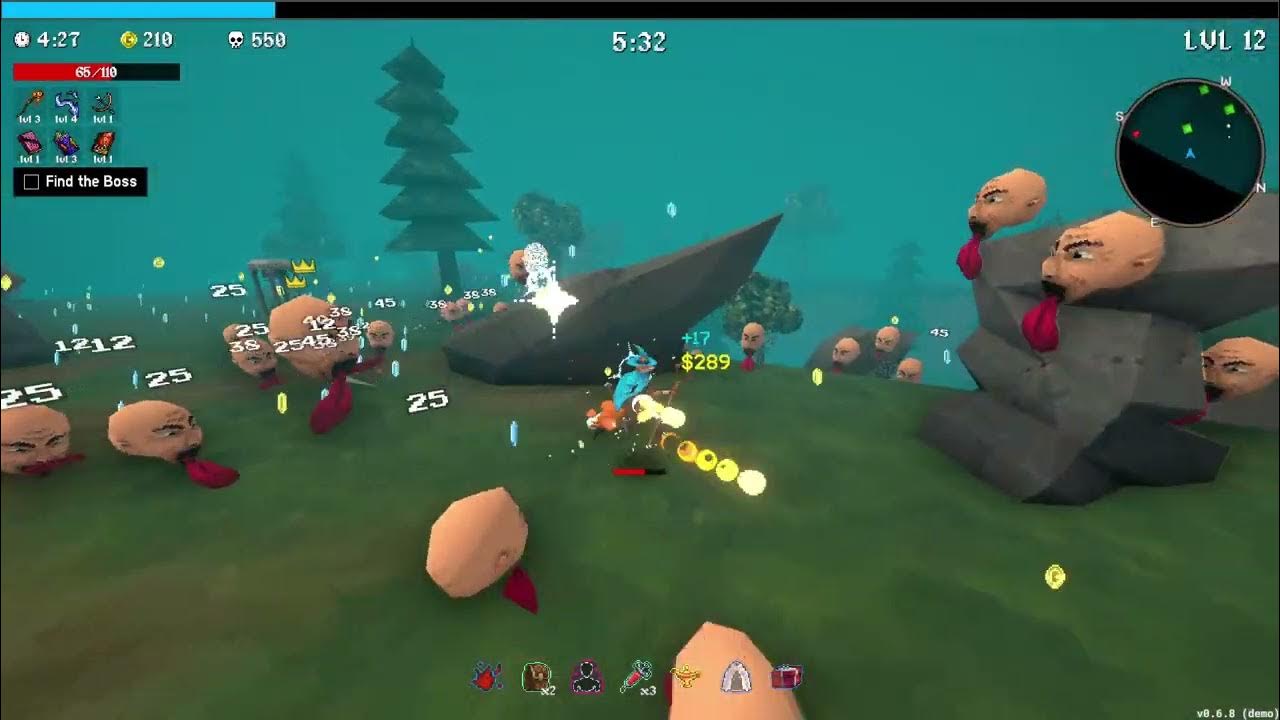Screen dimensions: 1280x720
Task: Select the bow and arrow weapon icon
Action: point(102,103)
